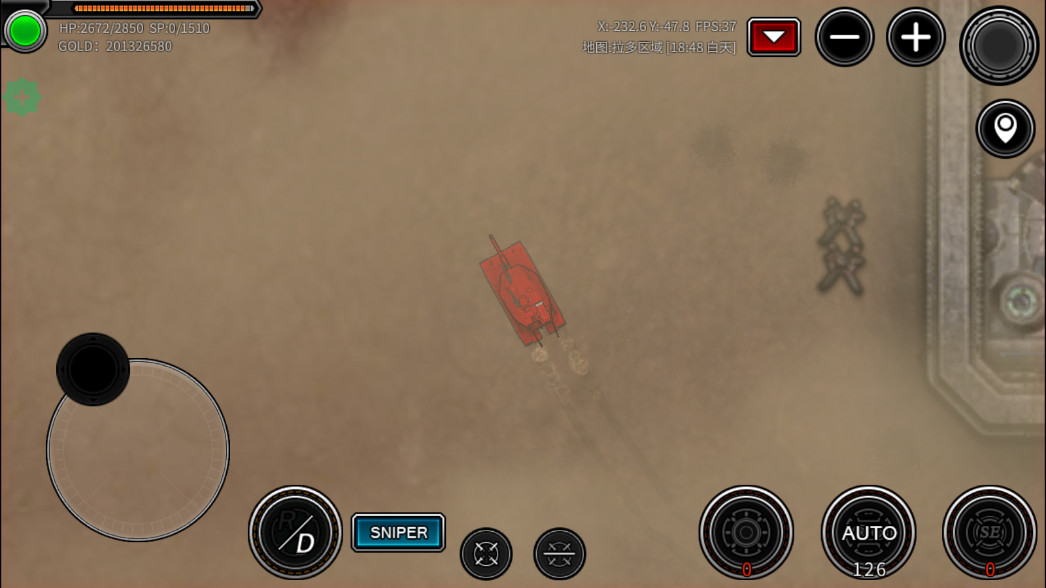Select the crossed-arrows with line icon
The height and width of the screenshot is (588, 1046).
559,553
